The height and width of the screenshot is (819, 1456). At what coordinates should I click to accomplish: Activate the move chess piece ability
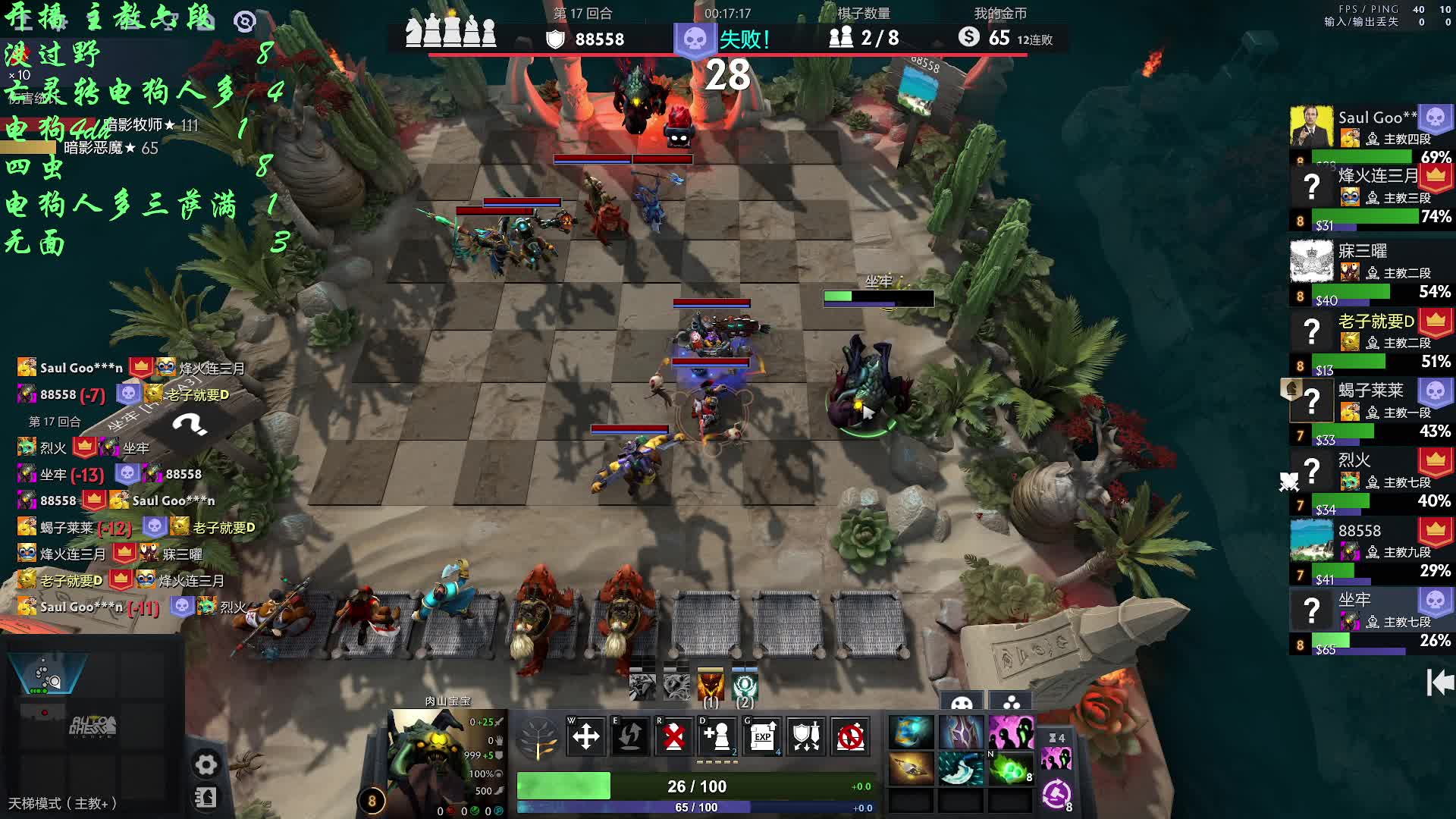click(x=585, y=736)
